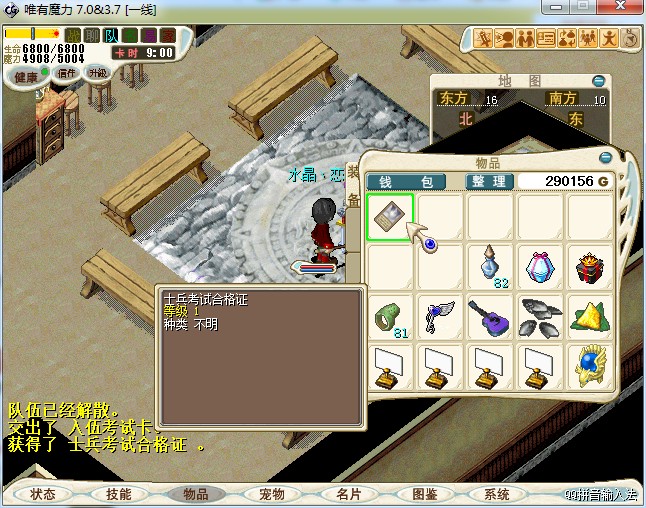Minimize the inventory panel with the blue button
Image resolution: width=646 pixels, height=508 pixels.
click(x=605, y=157)
